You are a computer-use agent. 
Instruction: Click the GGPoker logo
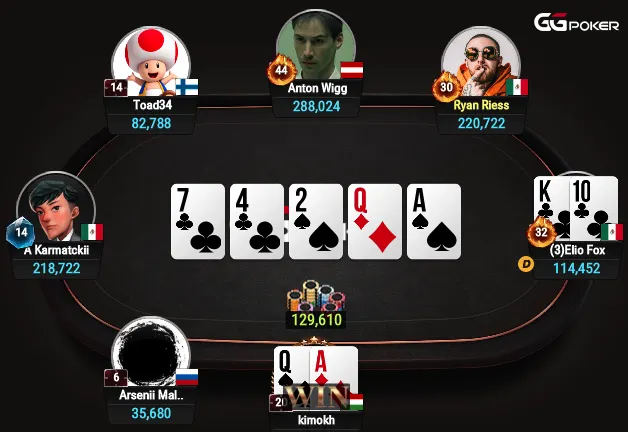575,23
